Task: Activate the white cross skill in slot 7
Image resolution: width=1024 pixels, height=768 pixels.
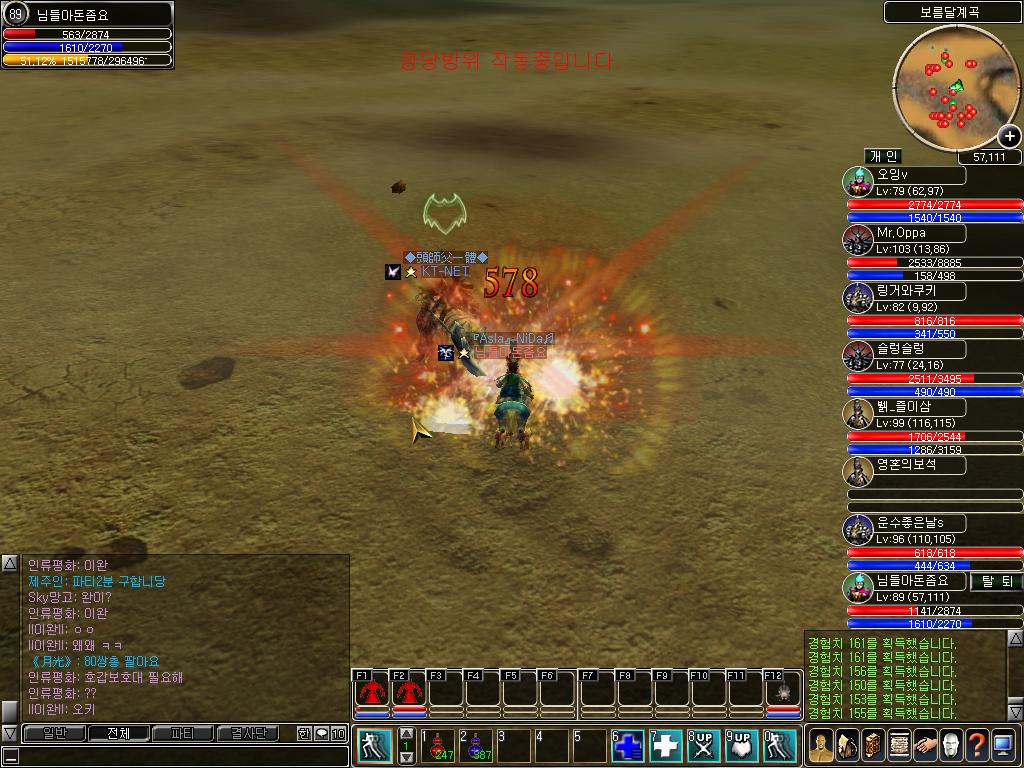Action: click(x=666, y=747)
